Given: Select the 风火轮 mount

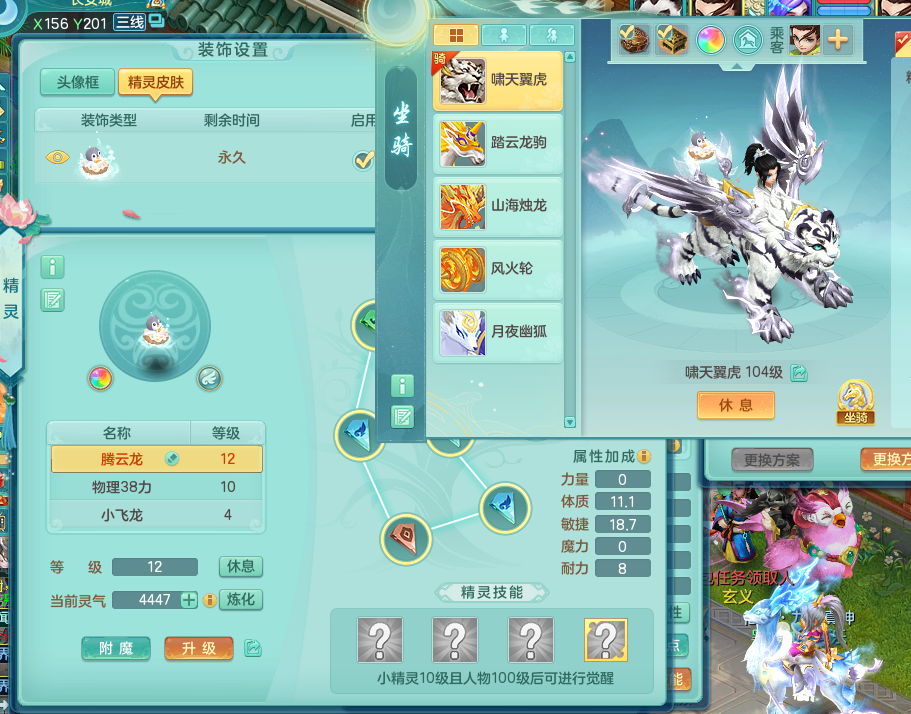Looking at the screenshot, I should (x=498, y=269).
